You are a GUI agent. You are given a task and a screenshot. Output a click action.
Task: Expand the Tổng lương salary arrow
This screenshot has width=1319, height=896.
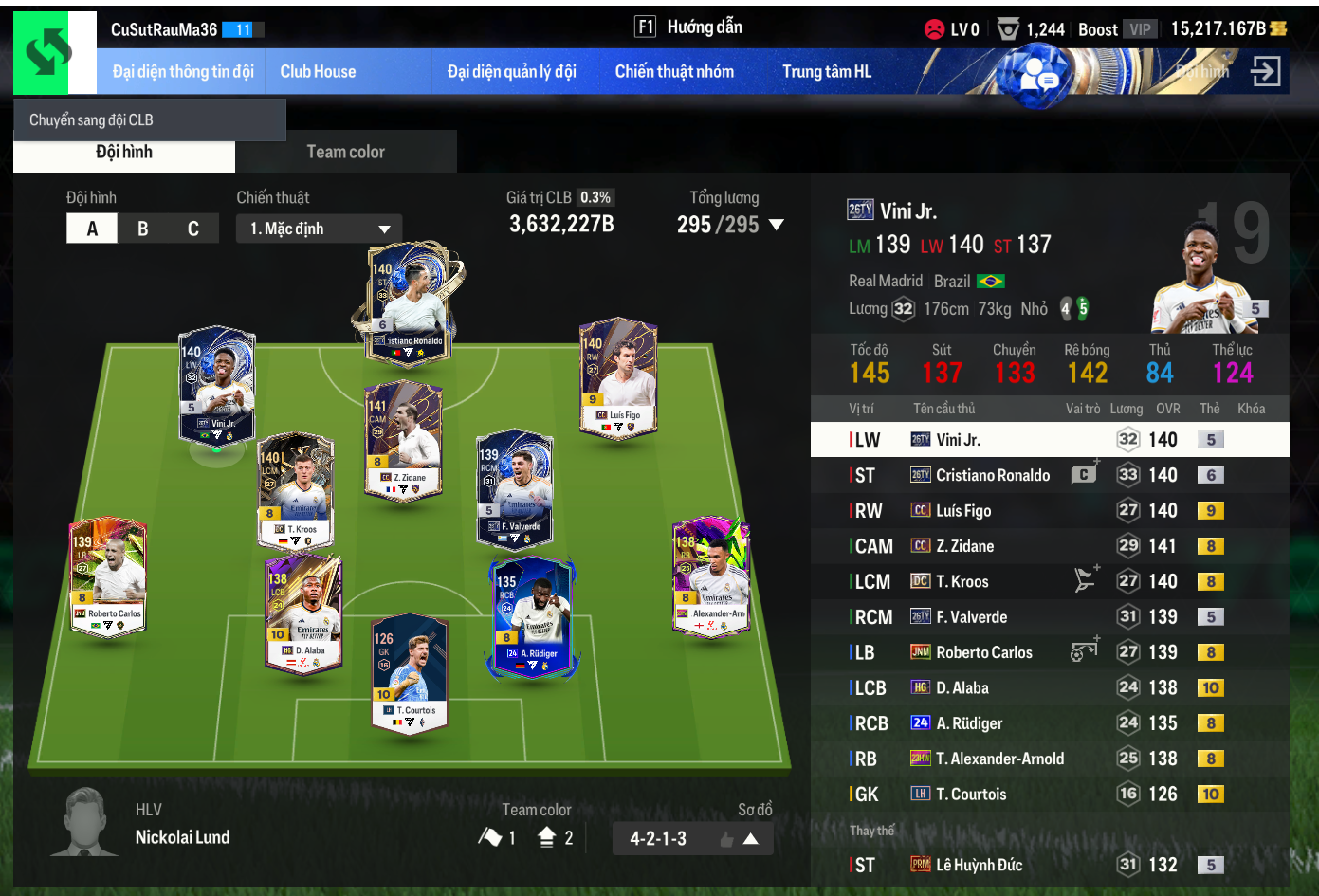777,225
